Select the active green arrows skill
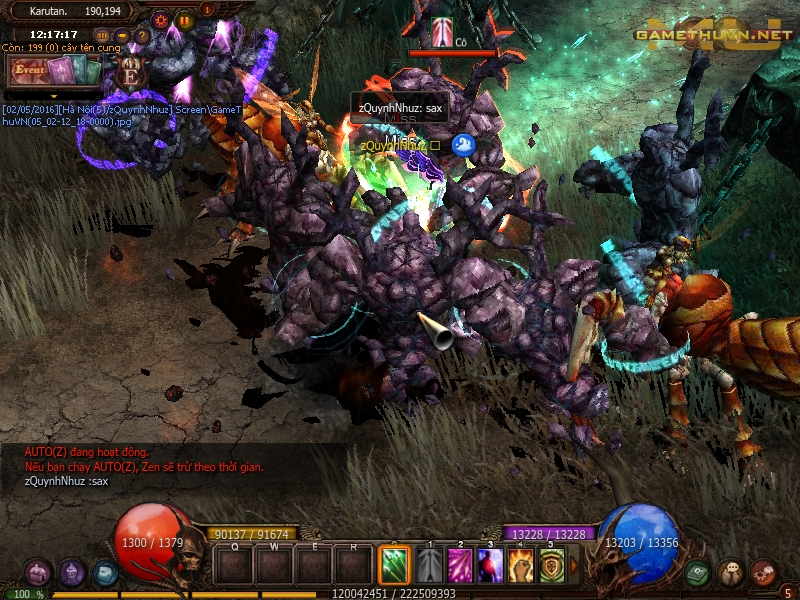The height and width of the screenshot is (600, 800). (x=394, y=565)
